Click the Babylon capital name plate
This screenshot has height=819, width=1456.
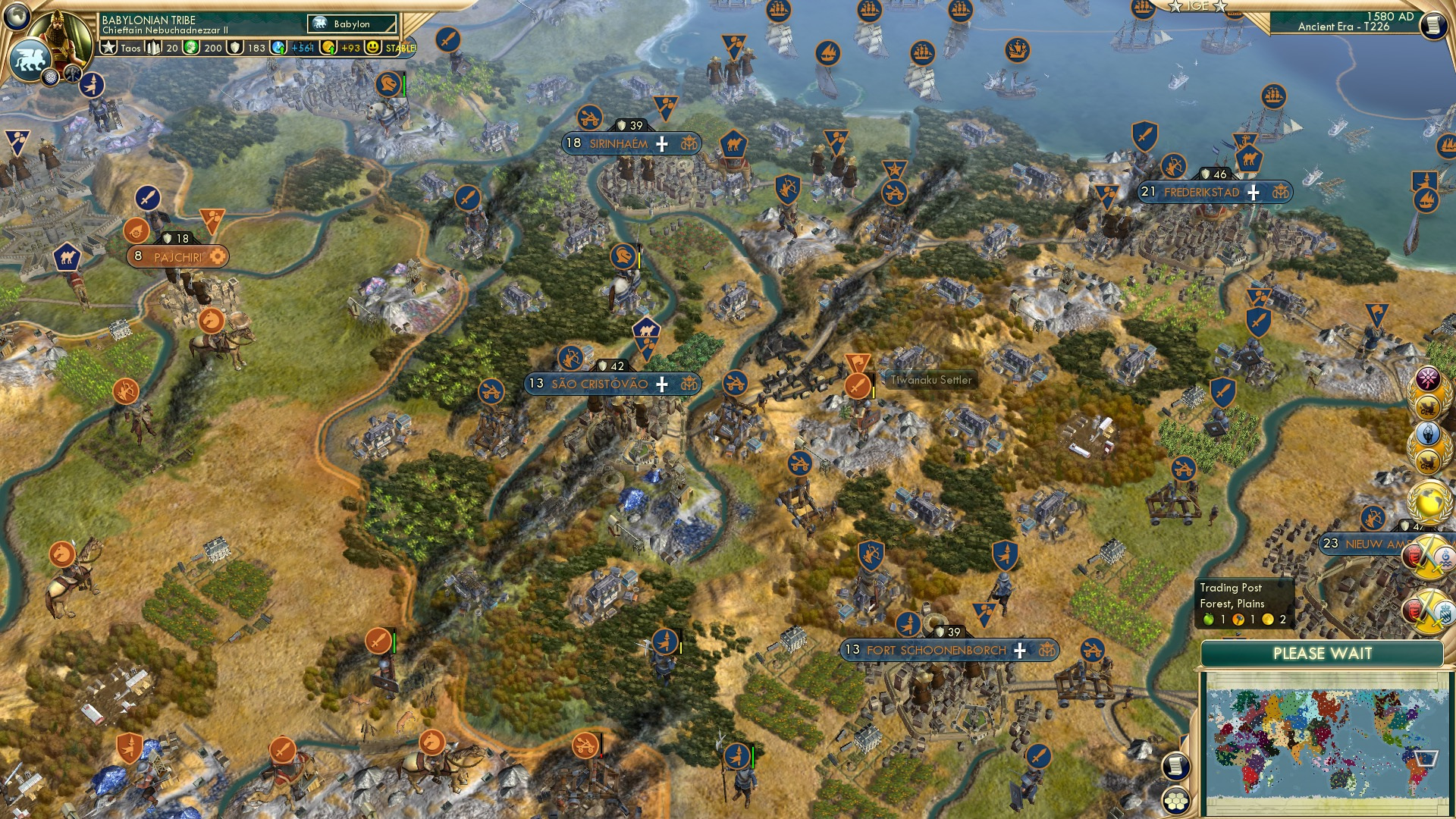[x=350, y=24]
